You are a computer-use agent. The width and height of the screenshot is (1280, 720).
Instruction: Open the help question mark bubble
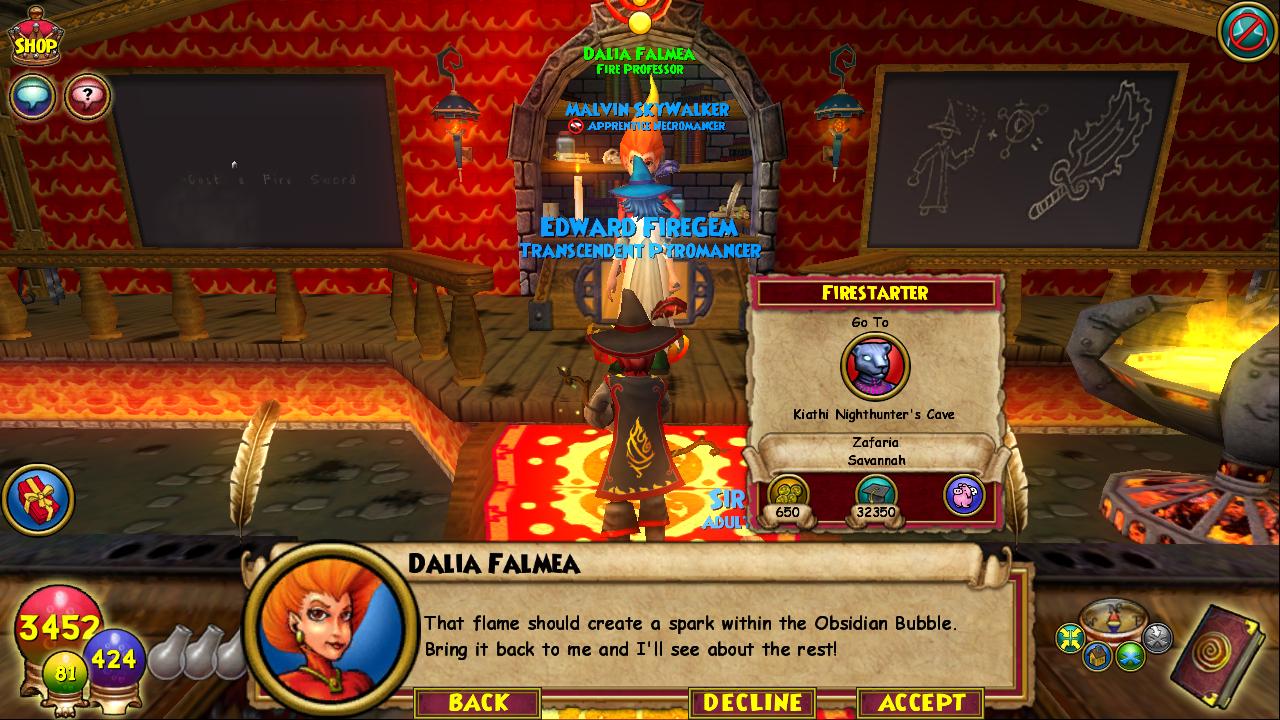(x=87, y=97)
